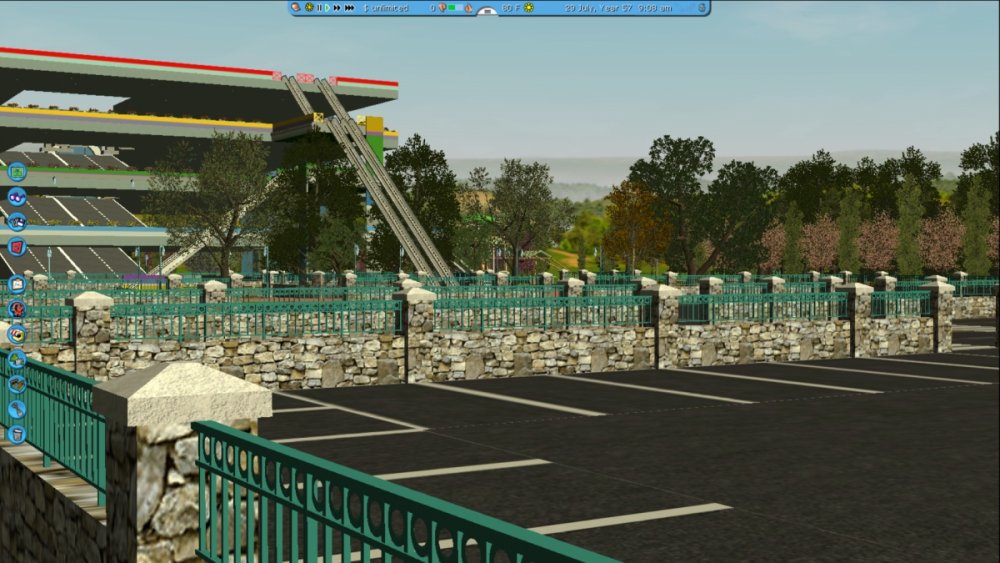Activate the trash can delete tool
The image size is (1000, 563).
tap(17, 434)
